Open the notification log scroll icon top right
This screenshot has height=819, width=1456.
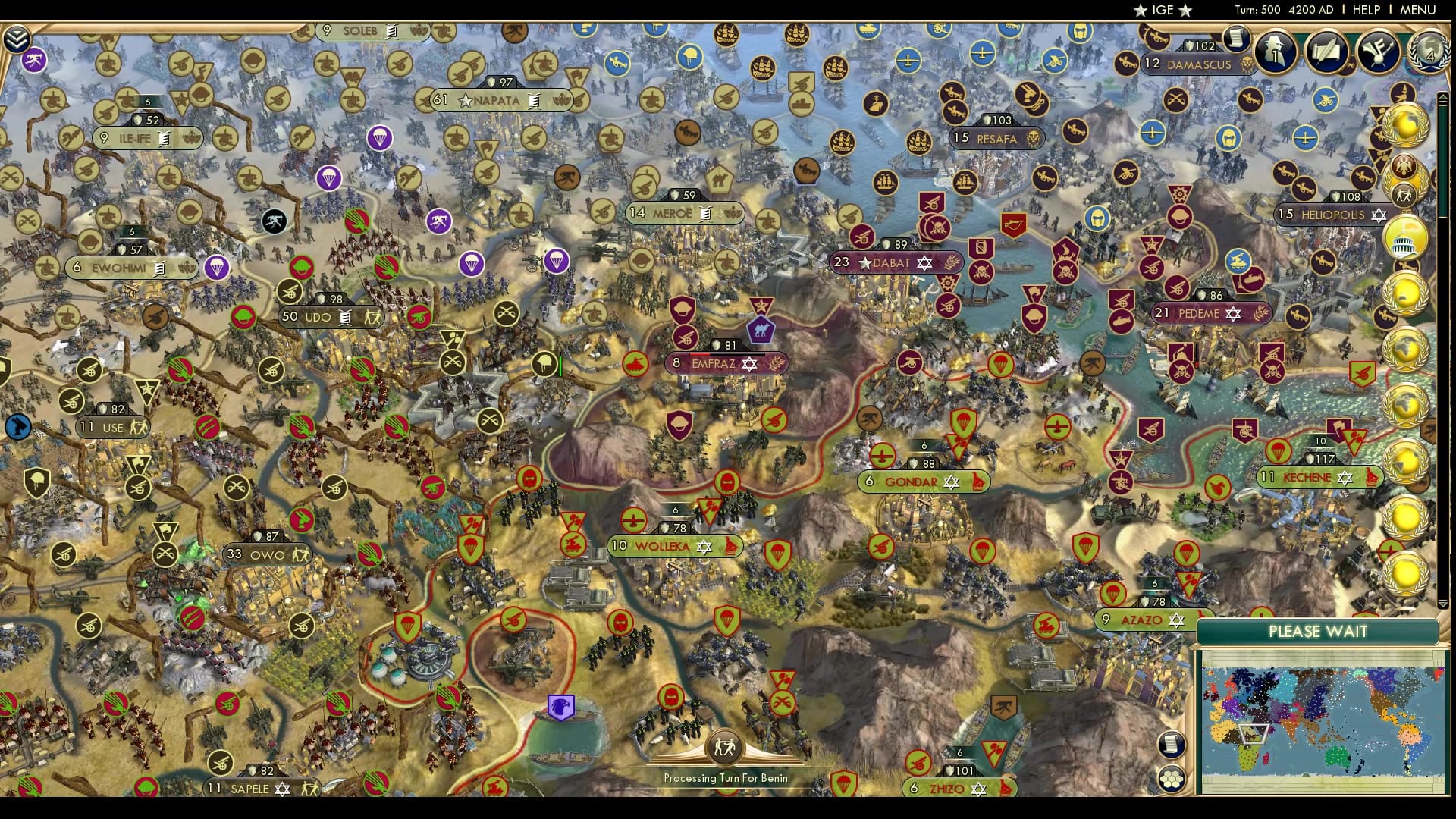1237,37
